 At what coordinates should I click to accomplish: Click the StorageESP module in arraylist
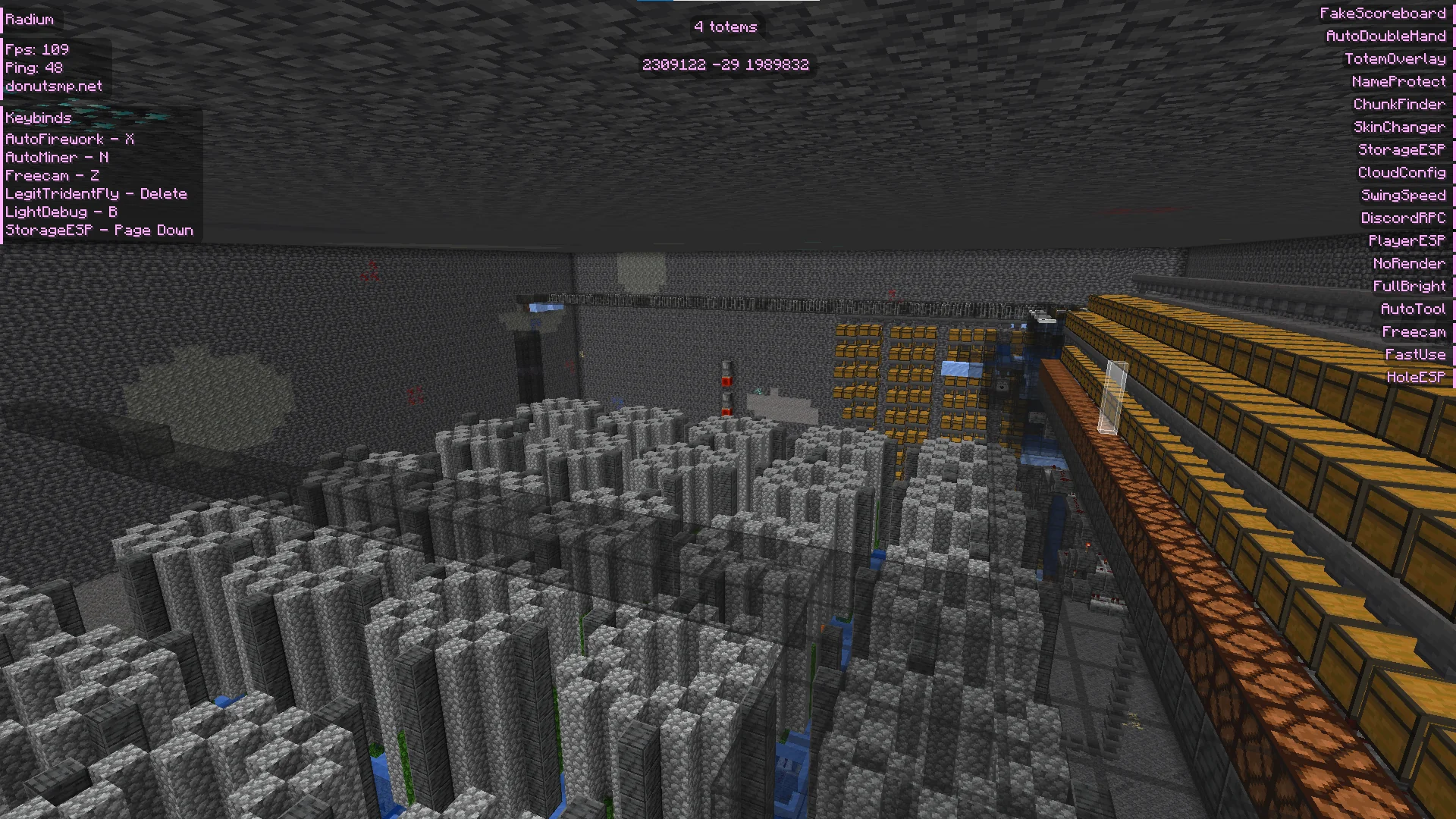[1401, 149]
